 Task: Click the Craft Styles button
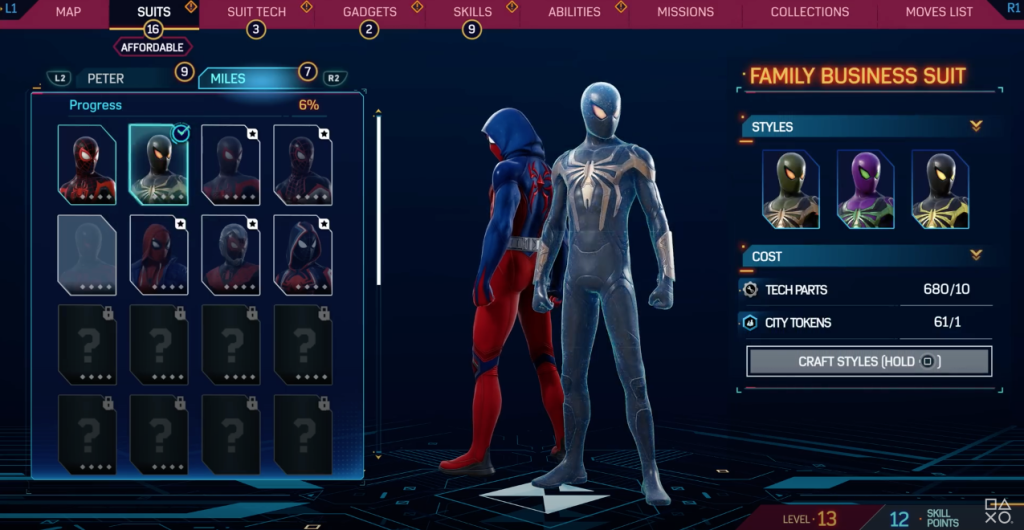tap(869, 361)
